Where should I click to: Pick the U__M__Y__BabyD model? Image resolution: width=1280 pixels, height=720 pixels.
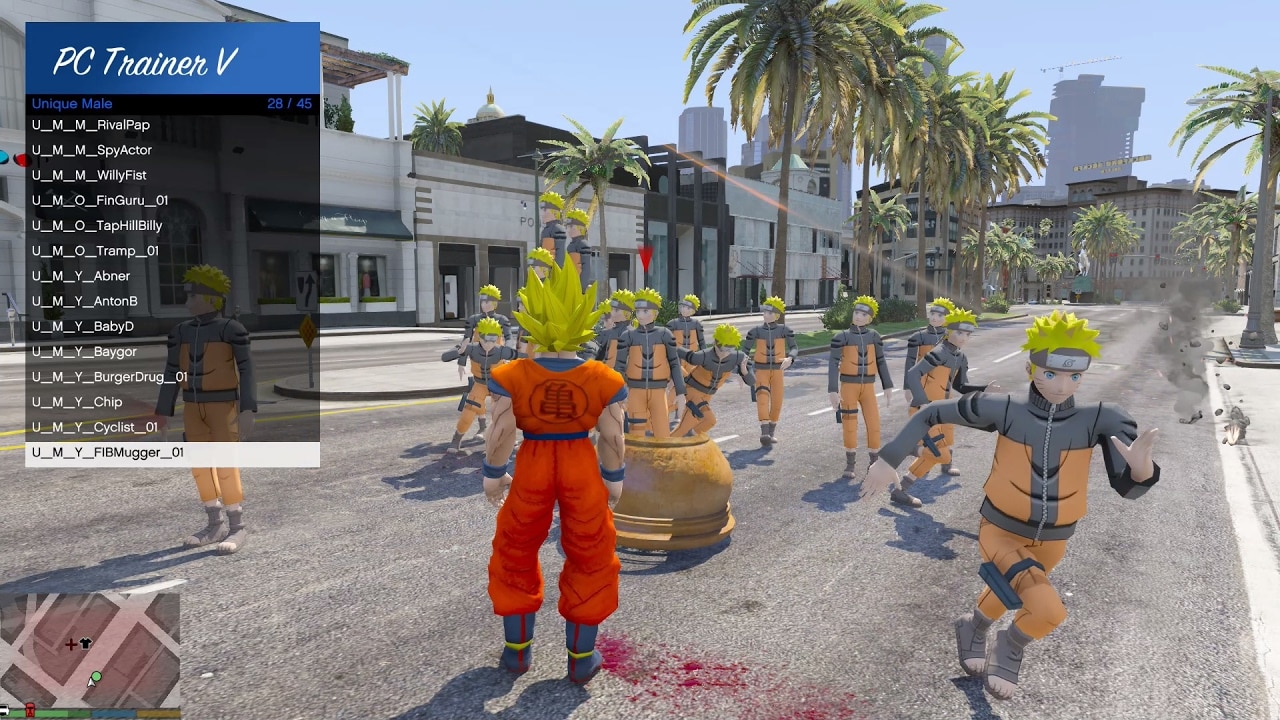[84, 326]
